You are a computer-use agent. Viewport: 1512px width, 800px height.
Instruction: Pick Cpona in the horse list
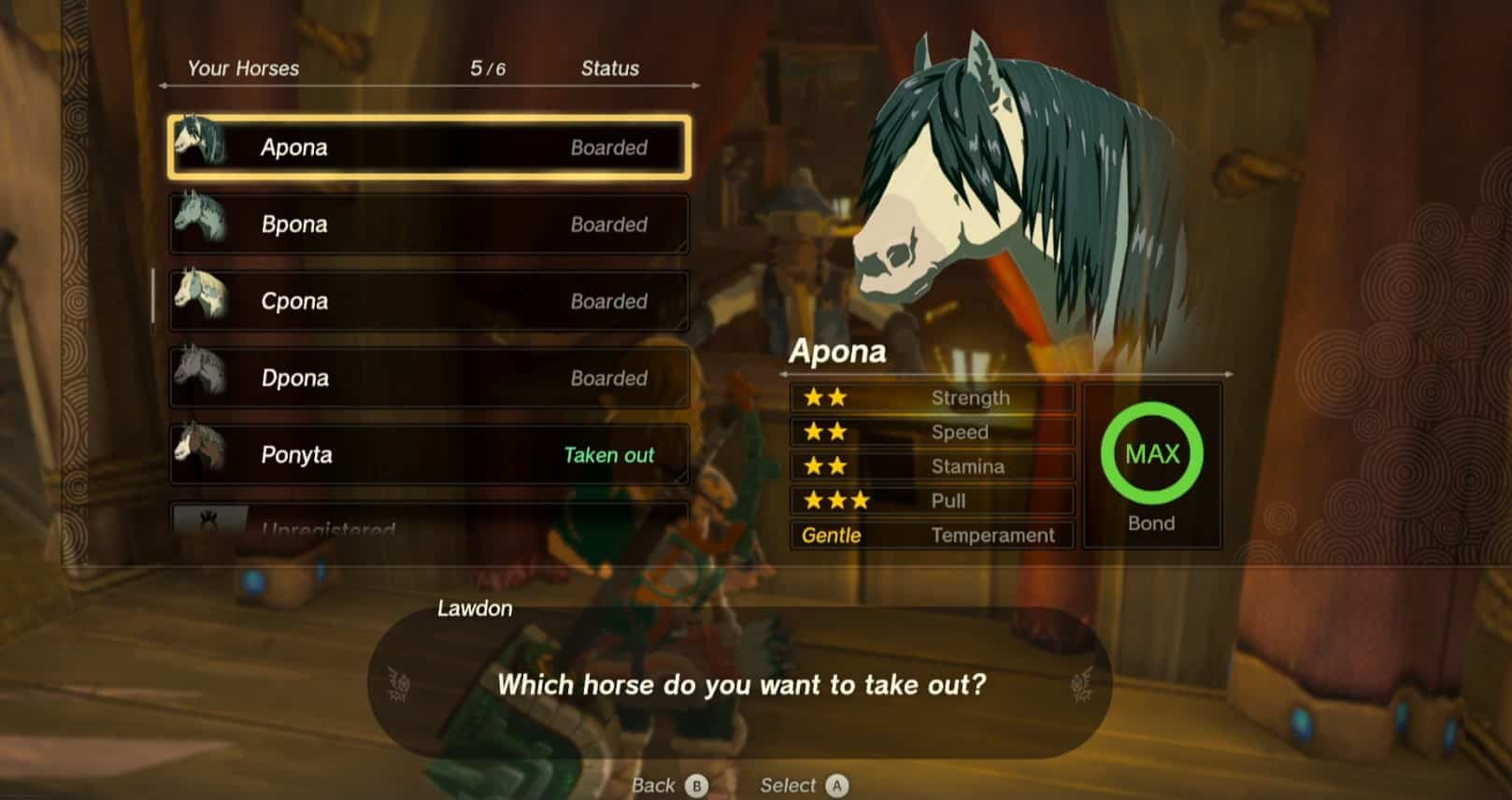429,301
